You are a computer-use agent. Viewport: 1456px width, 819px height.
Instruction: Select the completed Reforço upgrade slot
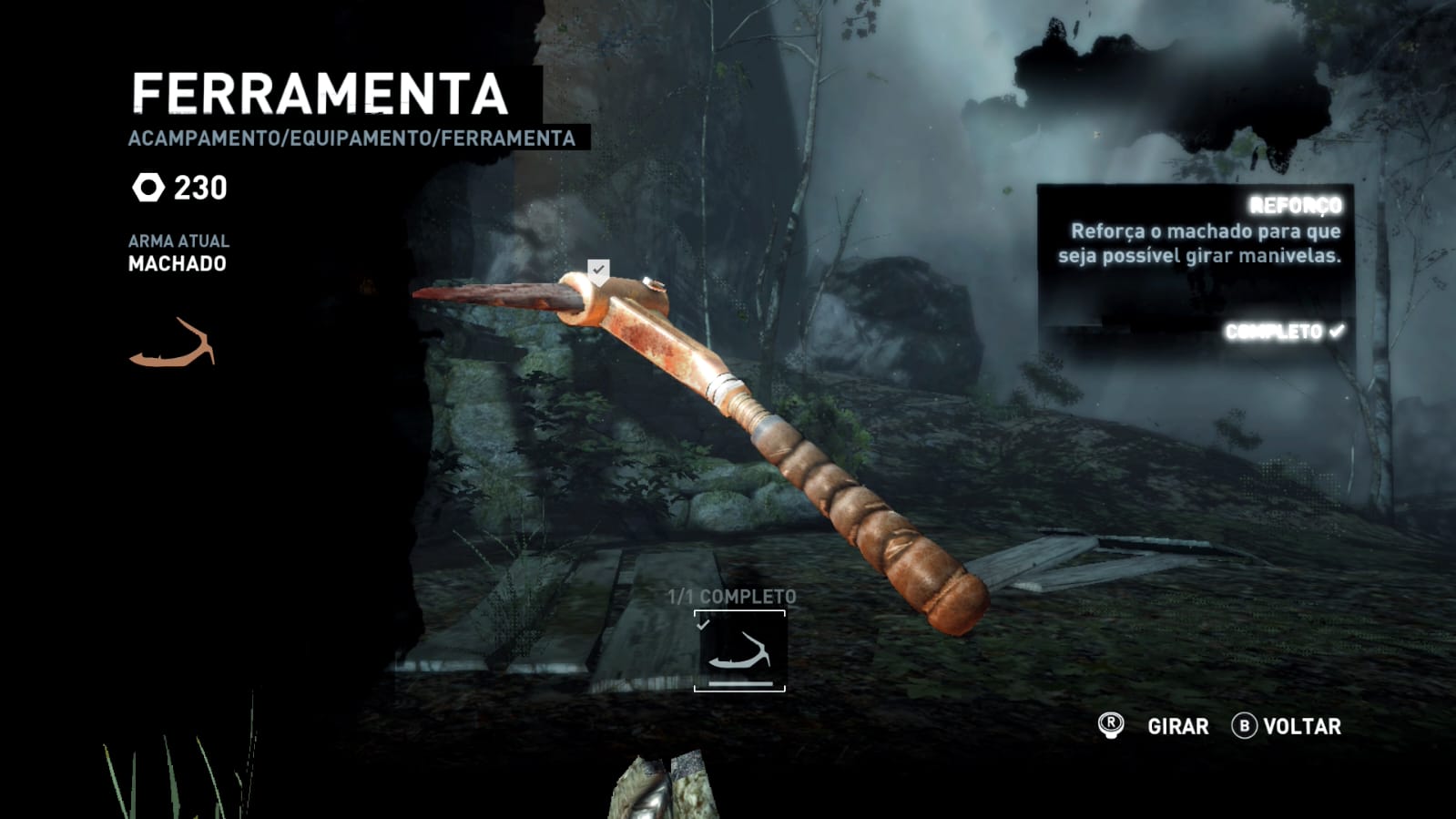pos(739,650)
